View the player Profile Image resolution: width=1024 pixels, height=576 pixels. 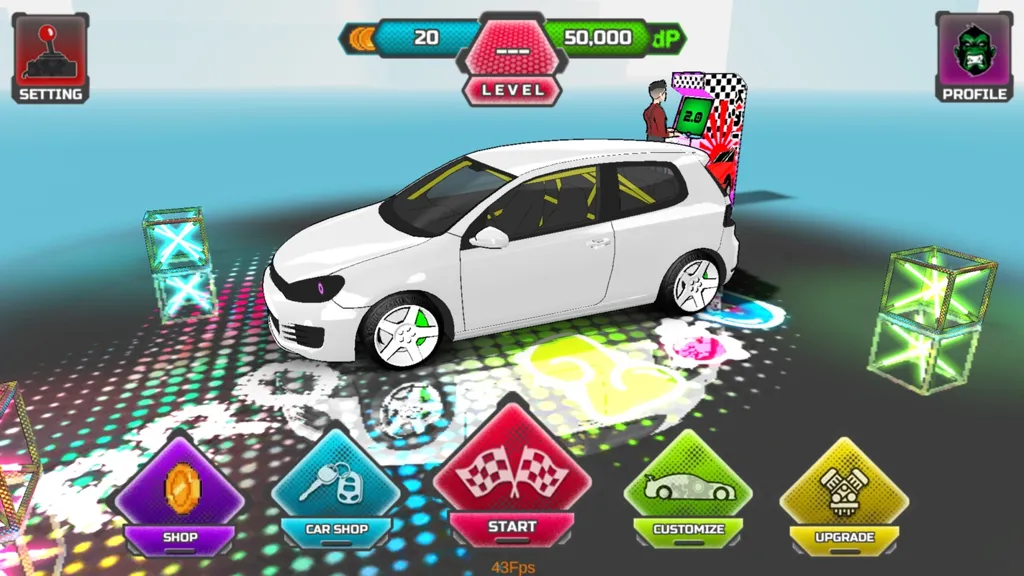(974, 58)
